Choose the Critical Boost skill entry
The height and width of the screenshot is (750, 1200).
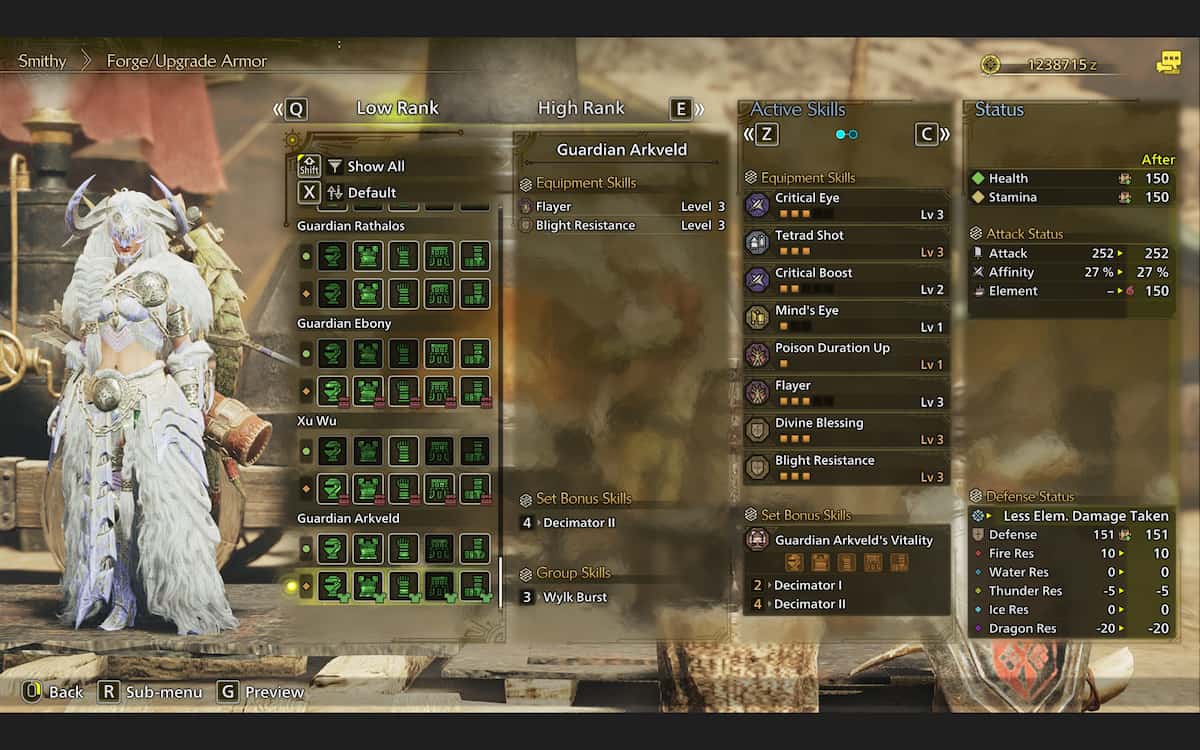(x=846, y=280)
